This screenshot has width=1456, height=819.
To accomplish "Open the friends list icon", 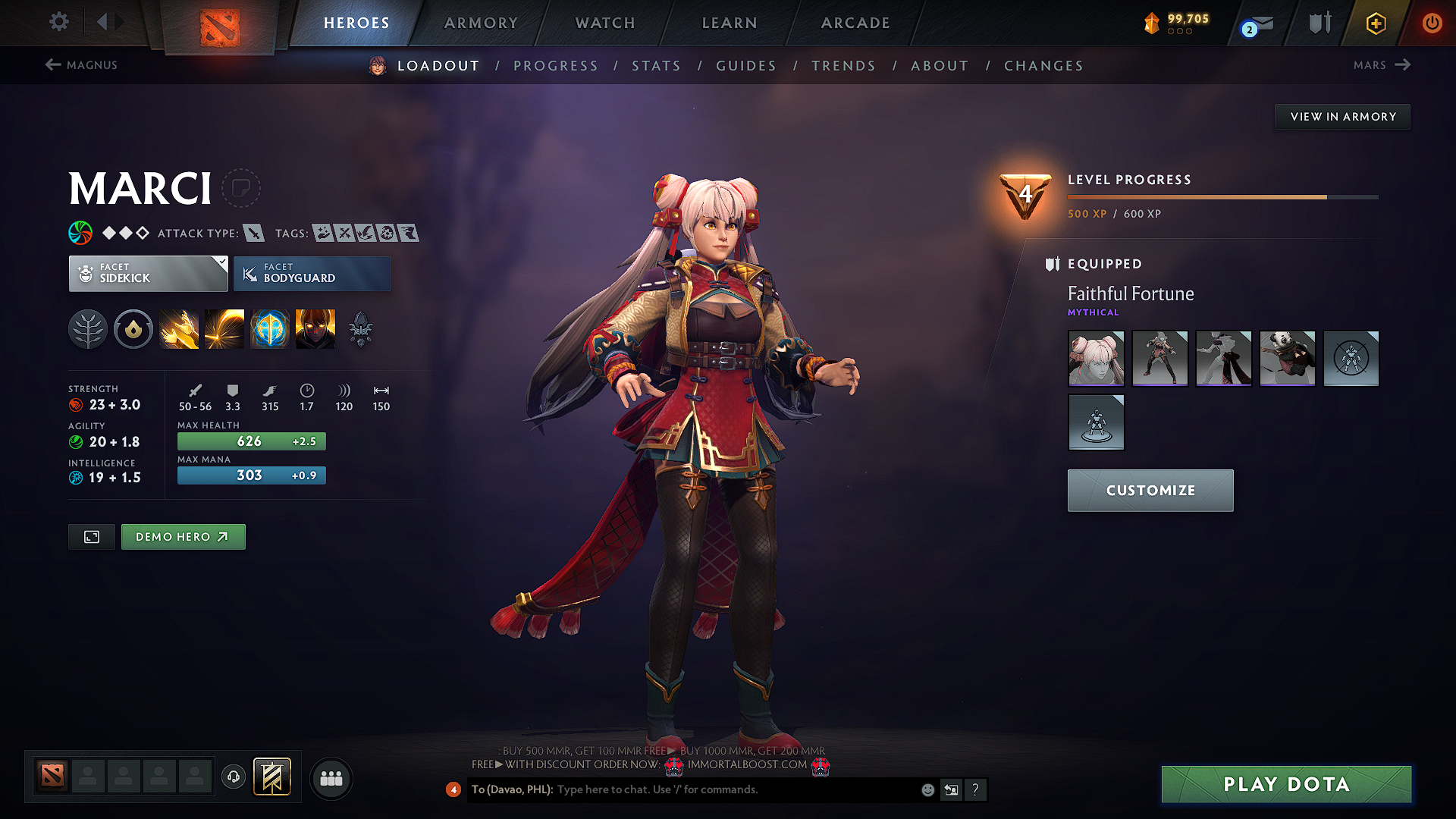I will (331, 777).
